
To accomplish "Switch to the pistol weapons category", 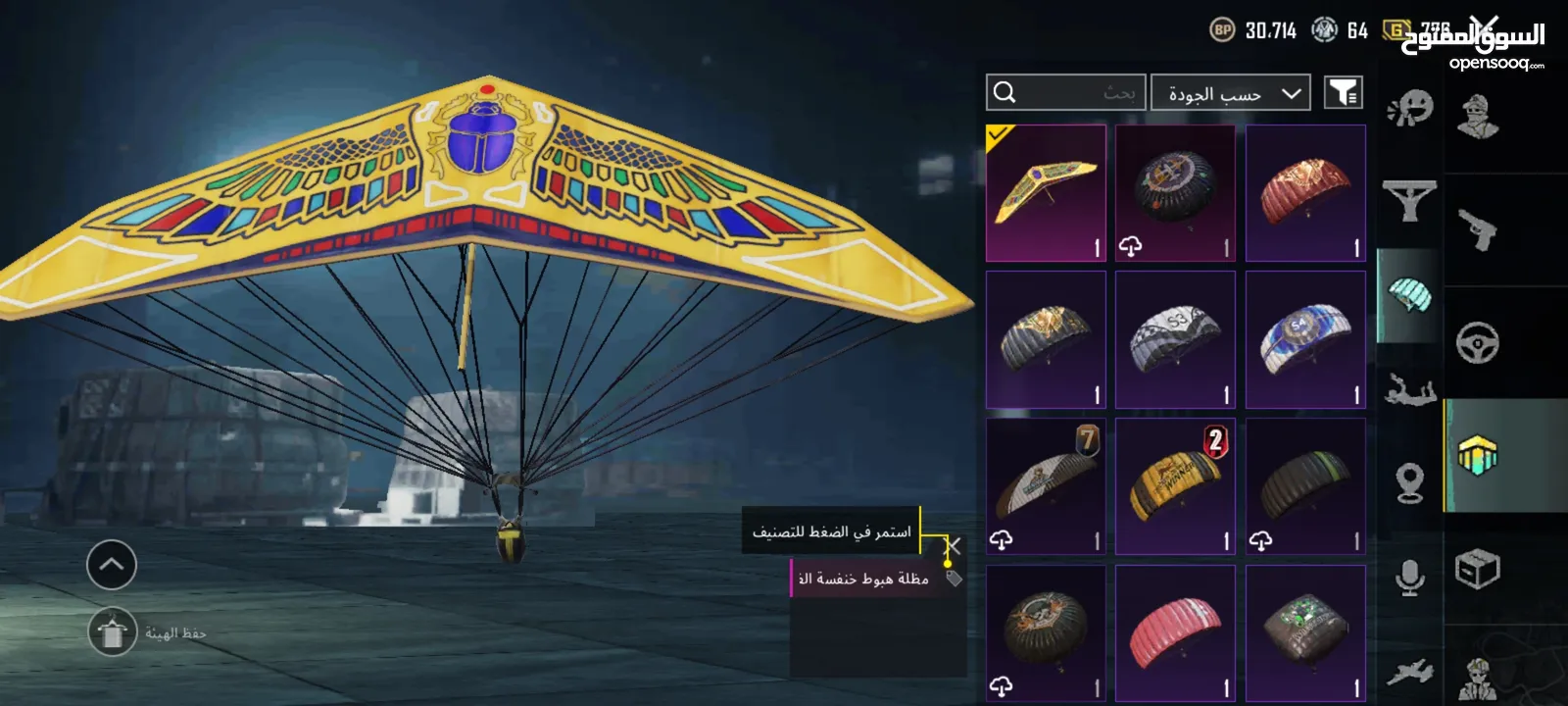I will click(x=1477, y=230).
